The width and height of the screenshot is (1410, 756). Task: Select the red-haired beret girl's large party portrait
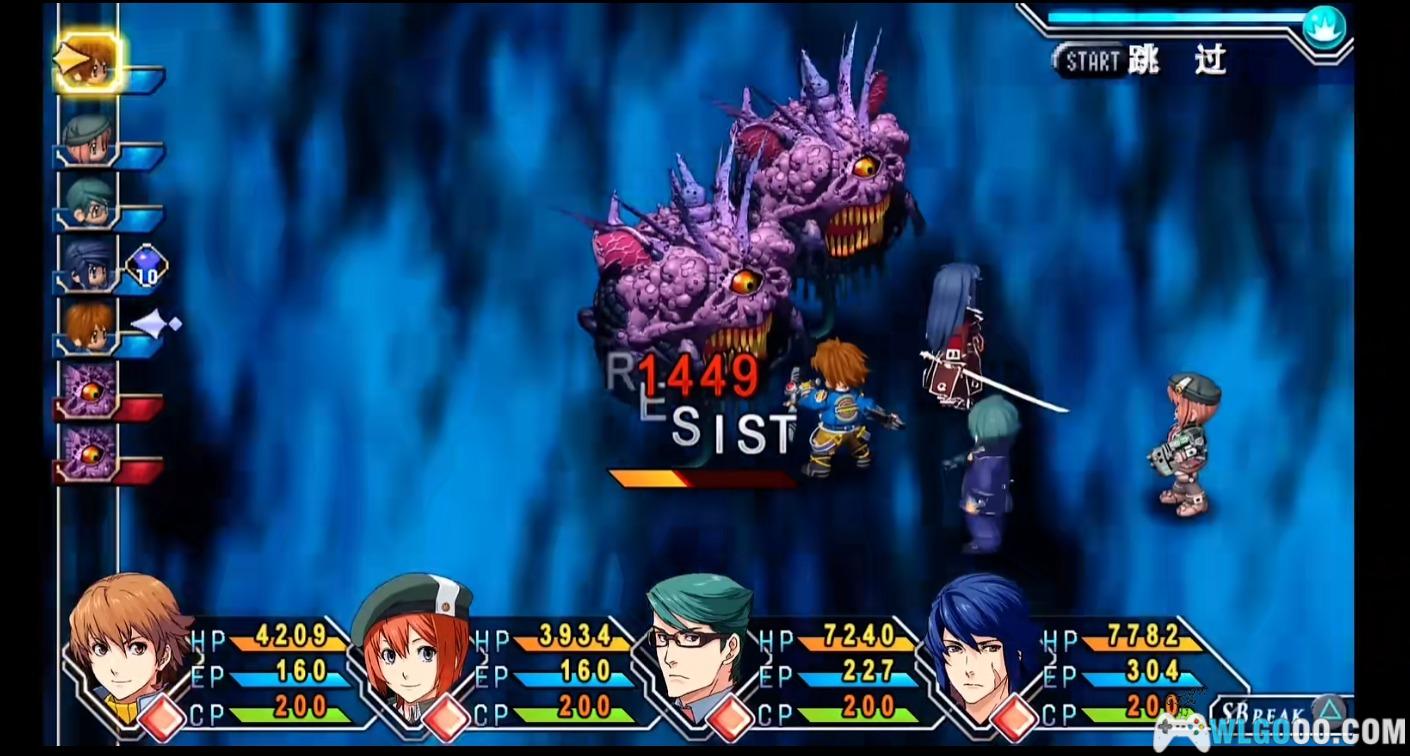coord(410,640)
